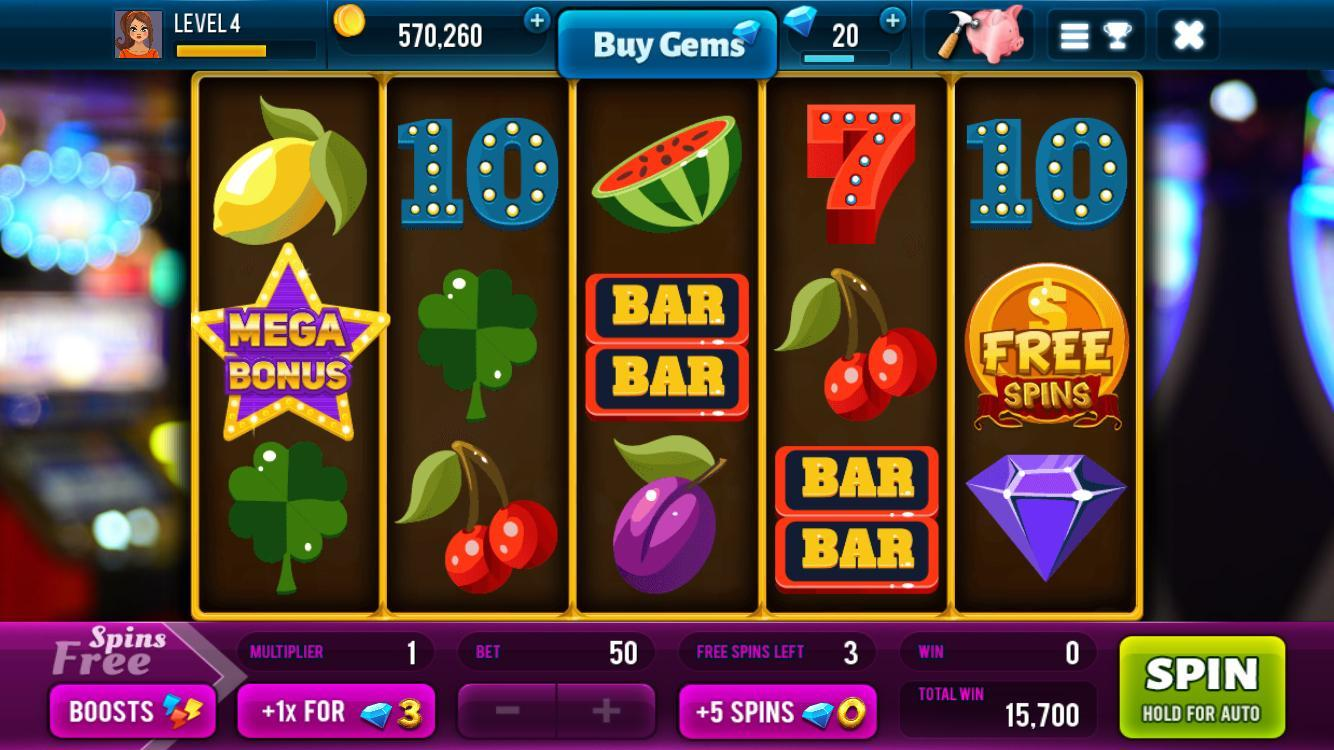Buy +5 Spins with gems
This screenshot has width=1334, height=750.
778,711
